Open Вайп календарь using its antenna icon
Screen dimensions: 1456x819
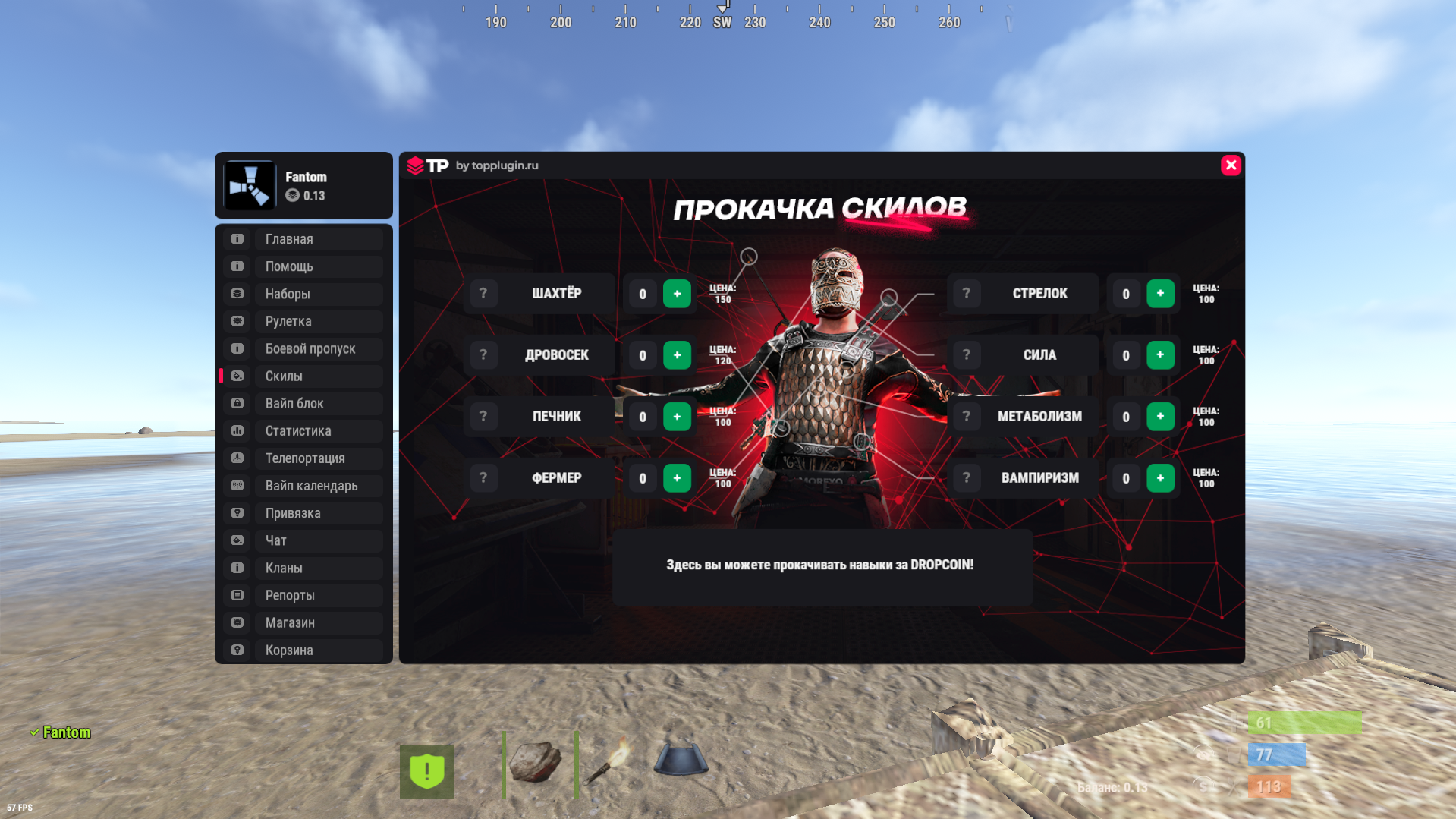pyautogui.click(x=237, y=485)
